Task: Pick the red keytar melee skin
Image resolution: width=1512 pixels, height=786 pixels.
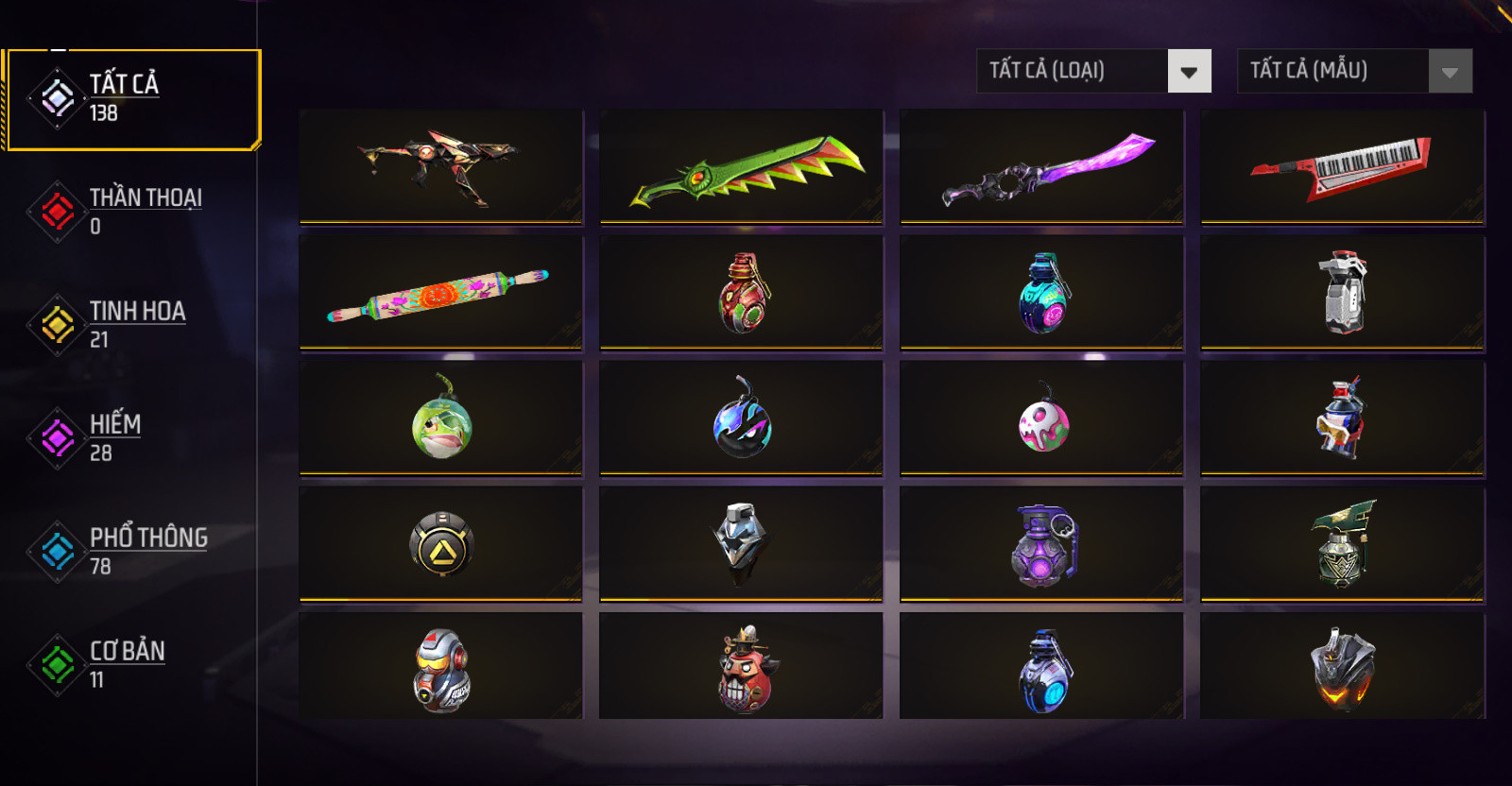Action: [x=1343, y=167]
